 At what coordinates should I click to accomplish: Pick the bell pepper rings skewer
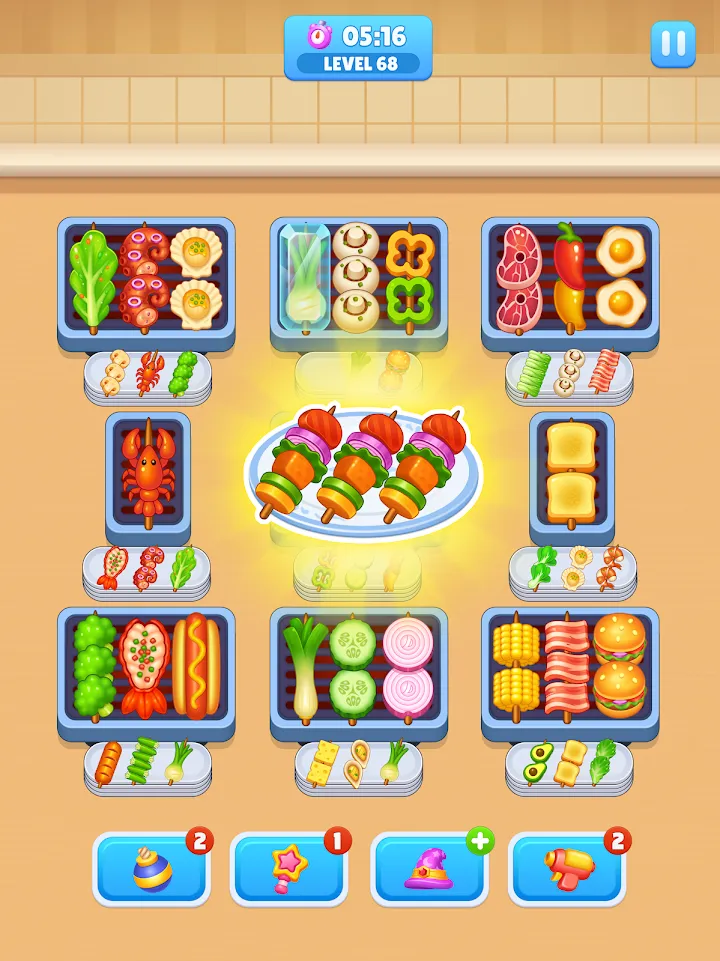[x=407, y=276]
